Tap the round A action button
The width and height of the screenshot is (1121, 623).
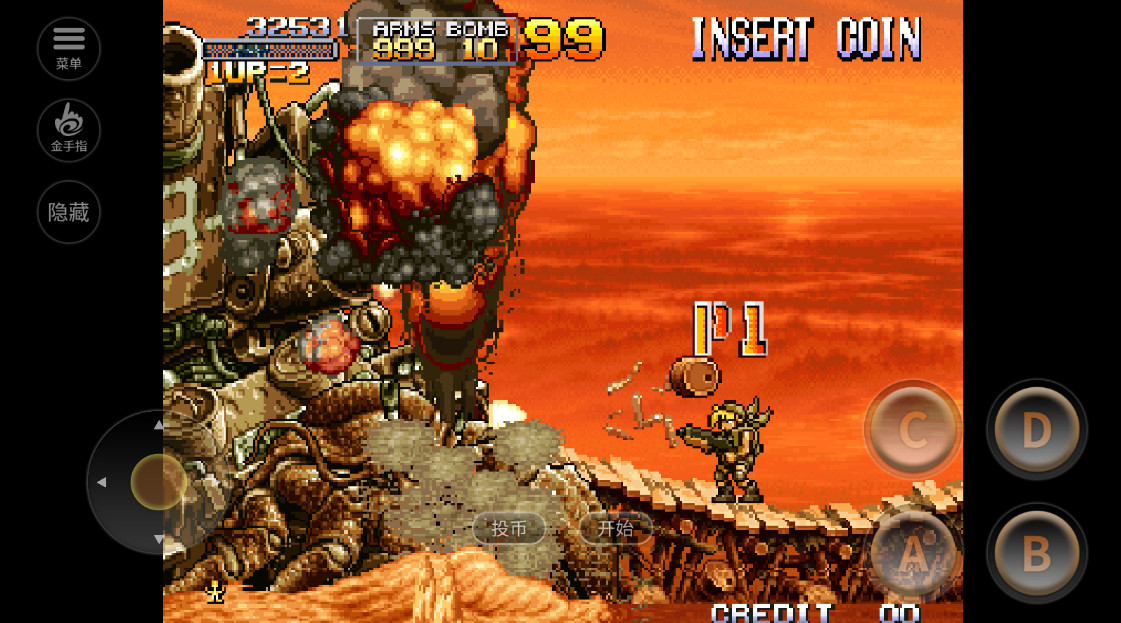click(x=913, y=553)
